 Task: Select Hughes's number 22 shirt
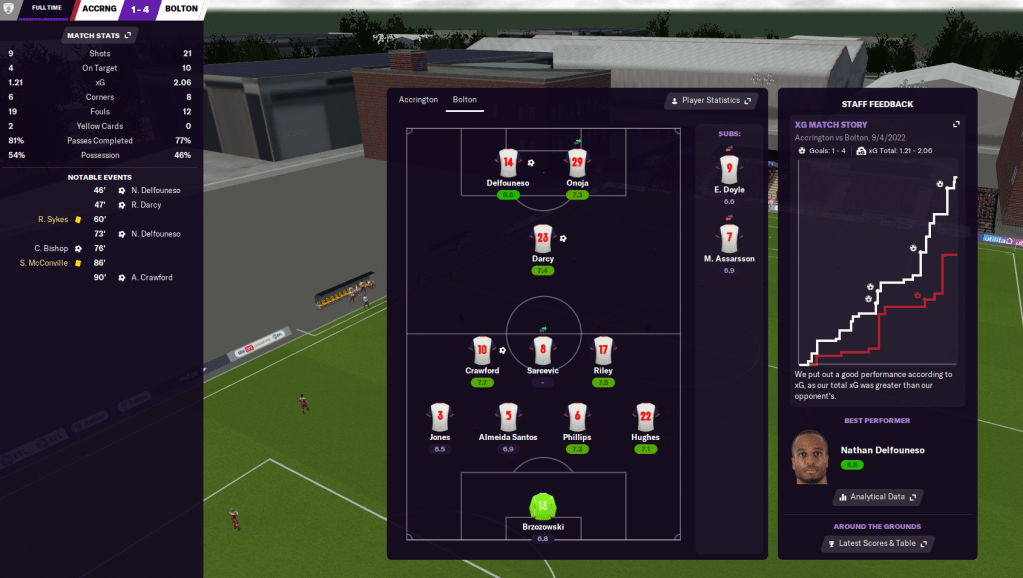645,416
